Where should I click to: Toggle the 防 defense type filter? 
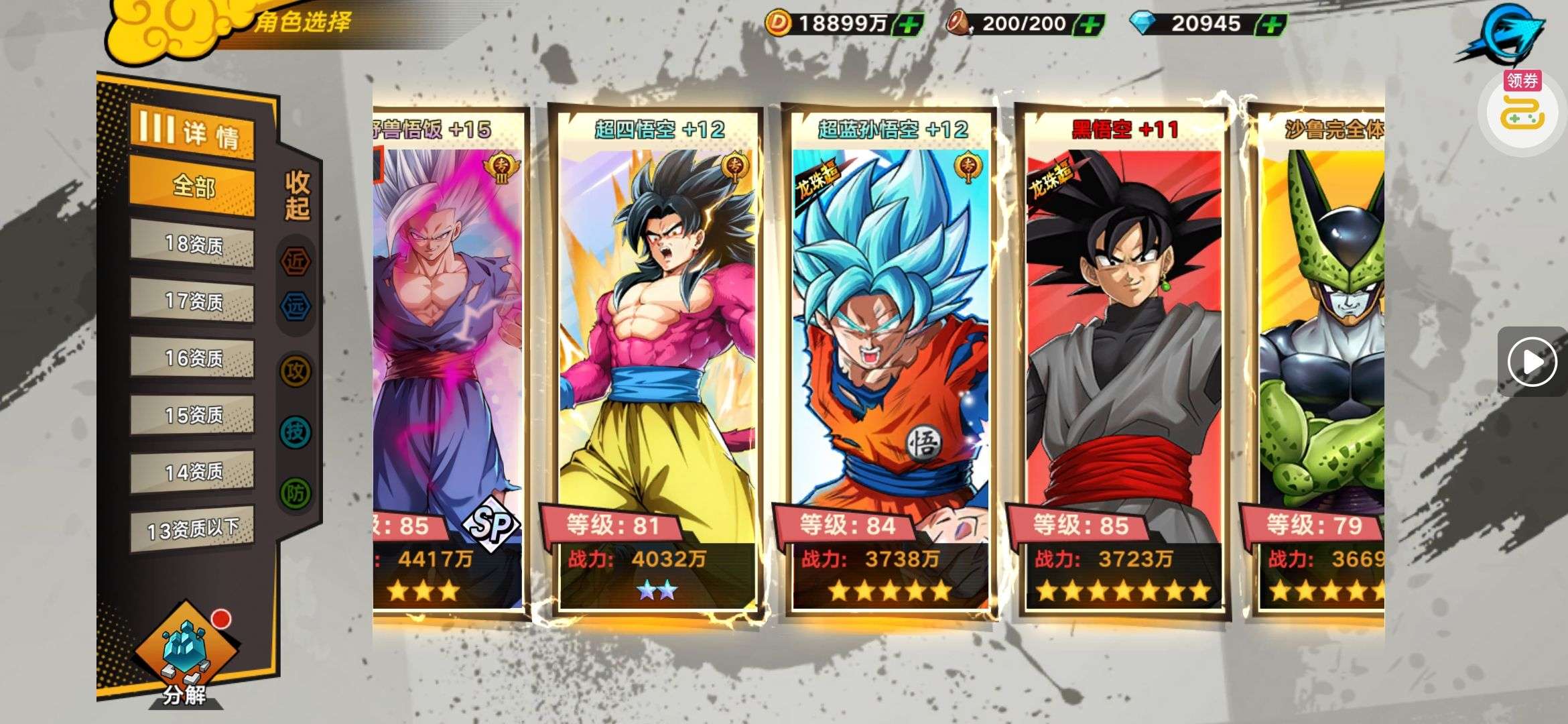296,494
